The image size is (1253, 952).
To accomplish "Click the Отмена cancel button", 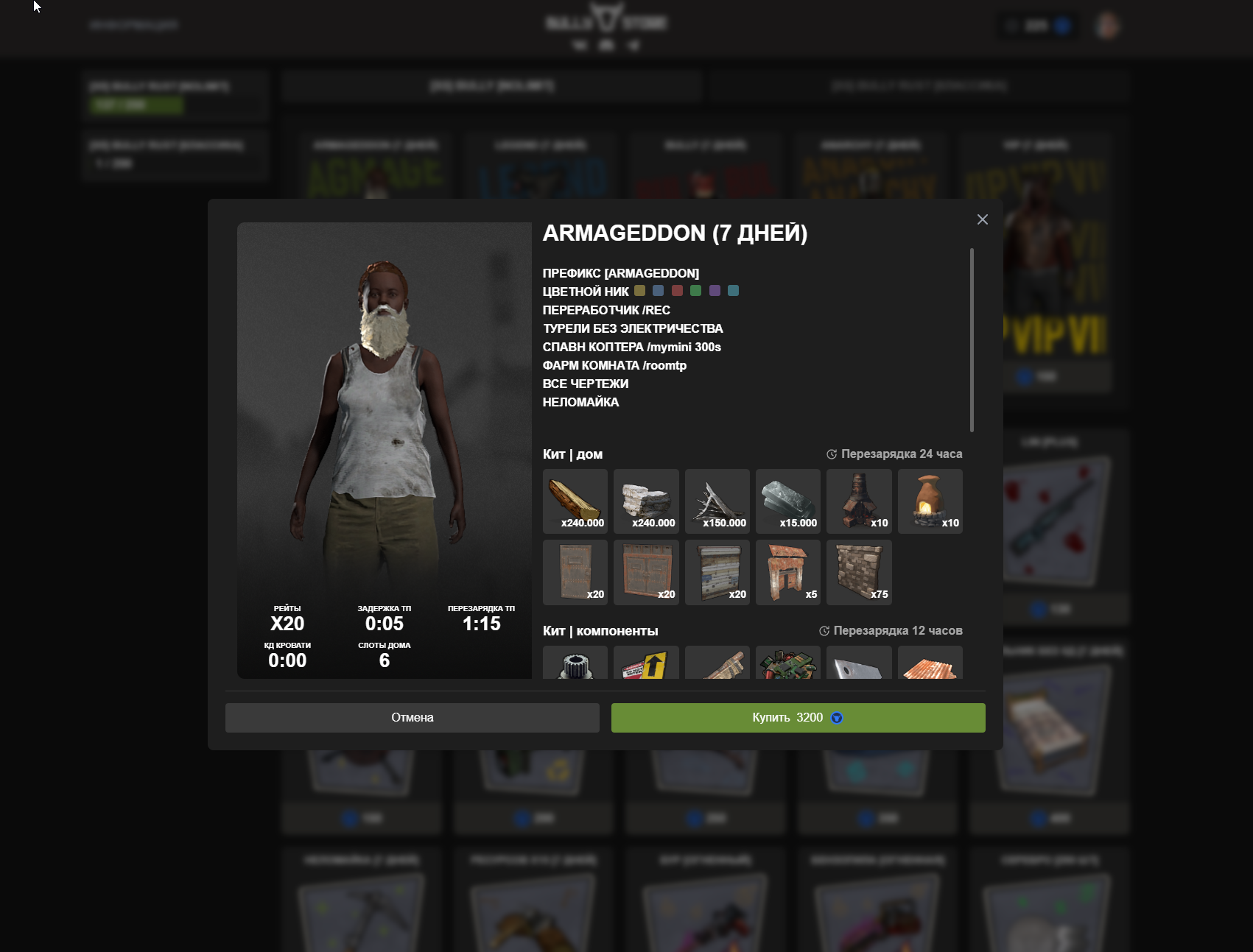I will (412, 718).
